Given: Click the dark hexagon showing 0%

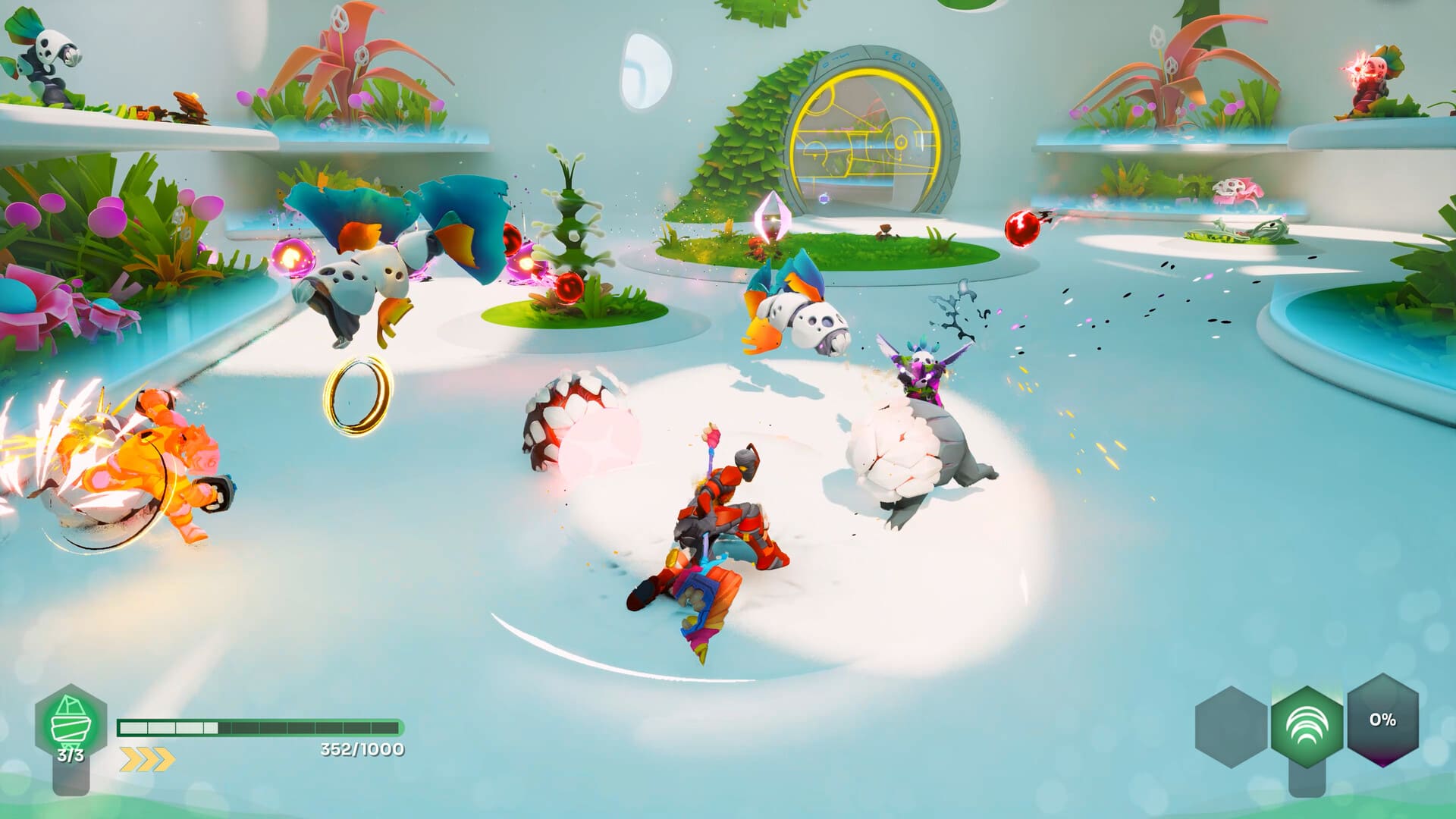Looking at the screenshot, I should coord(1382,720).
